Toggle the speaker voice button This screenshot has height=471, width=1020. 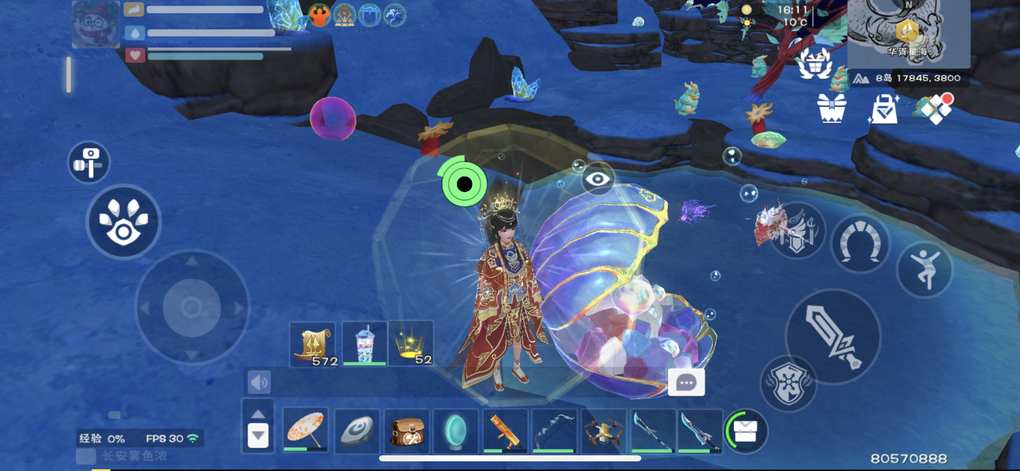[260, 382]
